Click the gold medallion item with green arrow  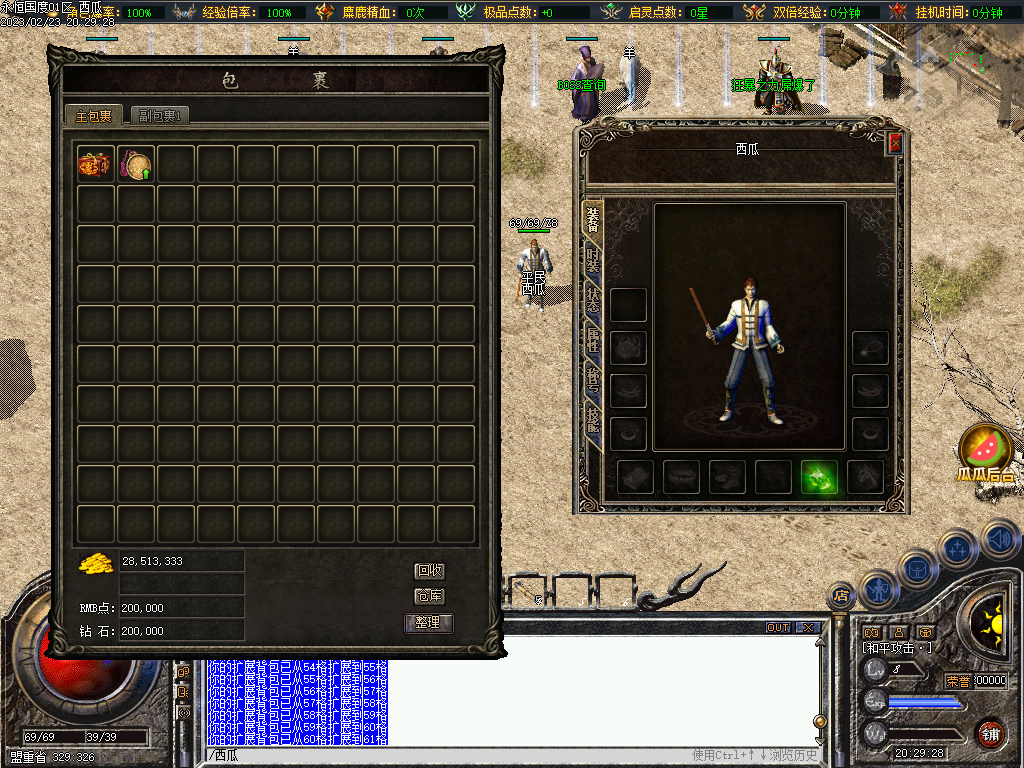[136, 164]
